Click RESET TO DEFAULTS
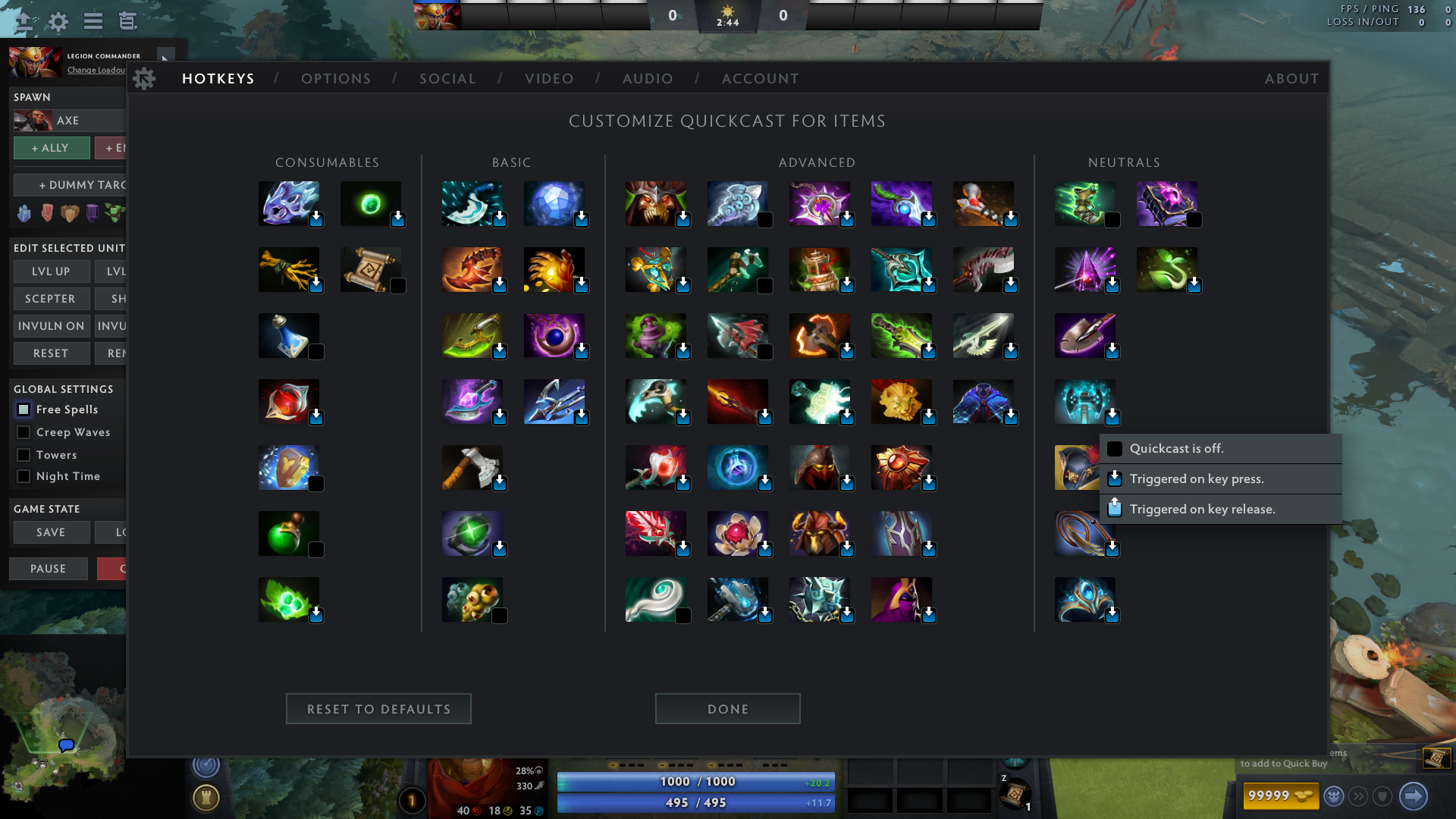Image resolution: width=1456 pixels, height=819 pixels. pyautogui.click(x=378, y=708)
